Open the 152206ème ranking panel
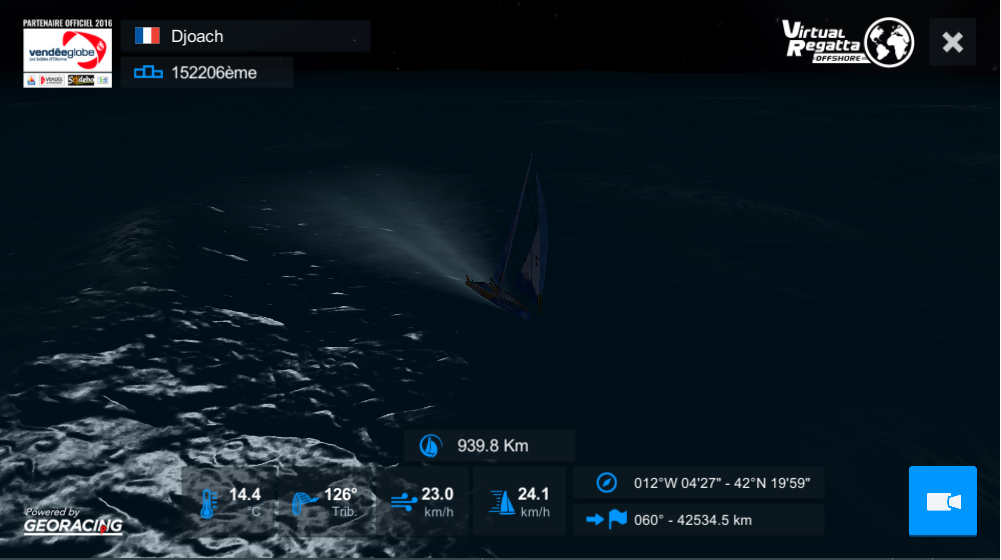1001x560 pixels. [207, 72]
